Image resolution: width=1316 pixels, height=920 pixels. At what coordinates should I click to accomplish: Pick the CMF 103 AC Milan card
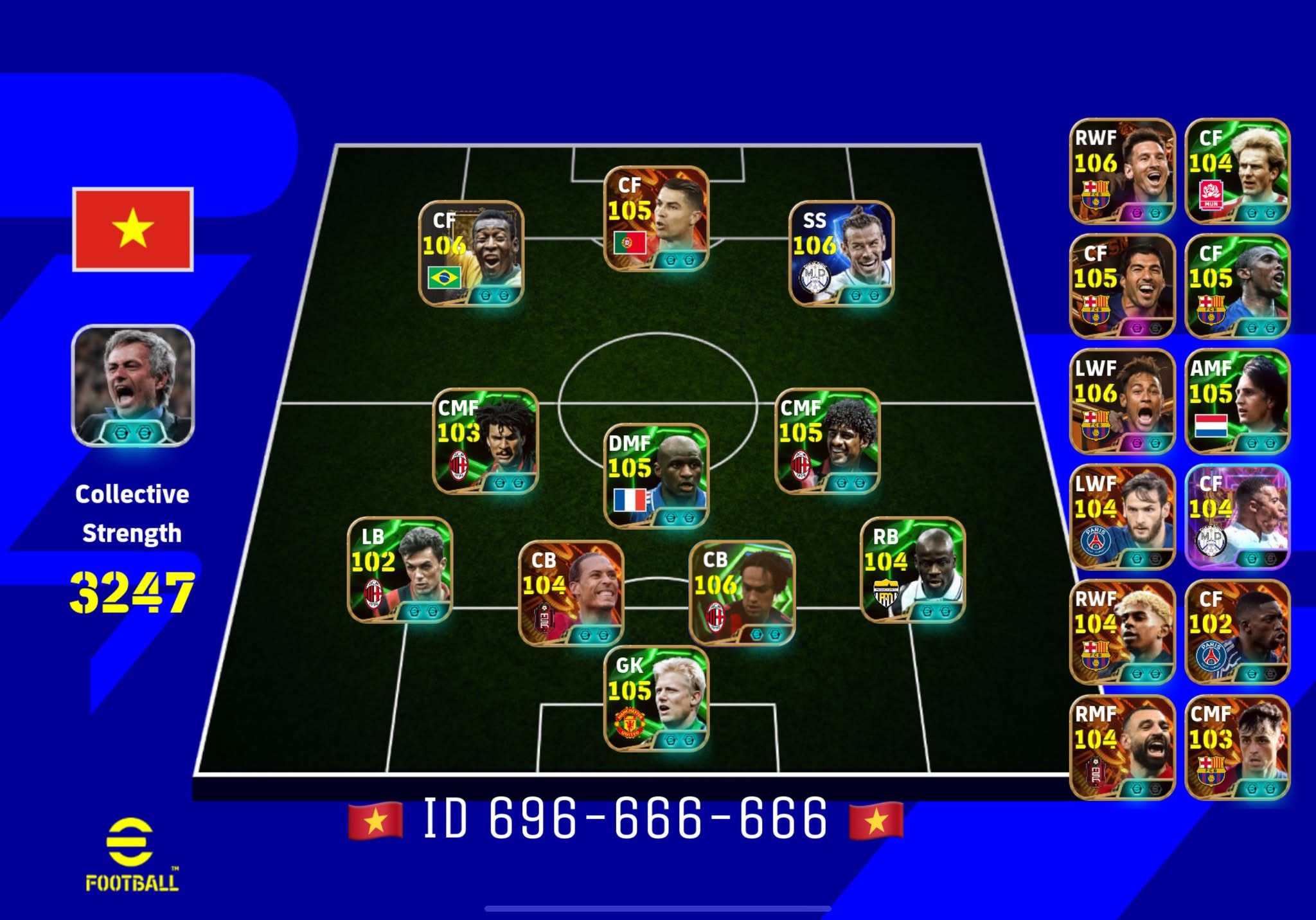coord(486,441)
